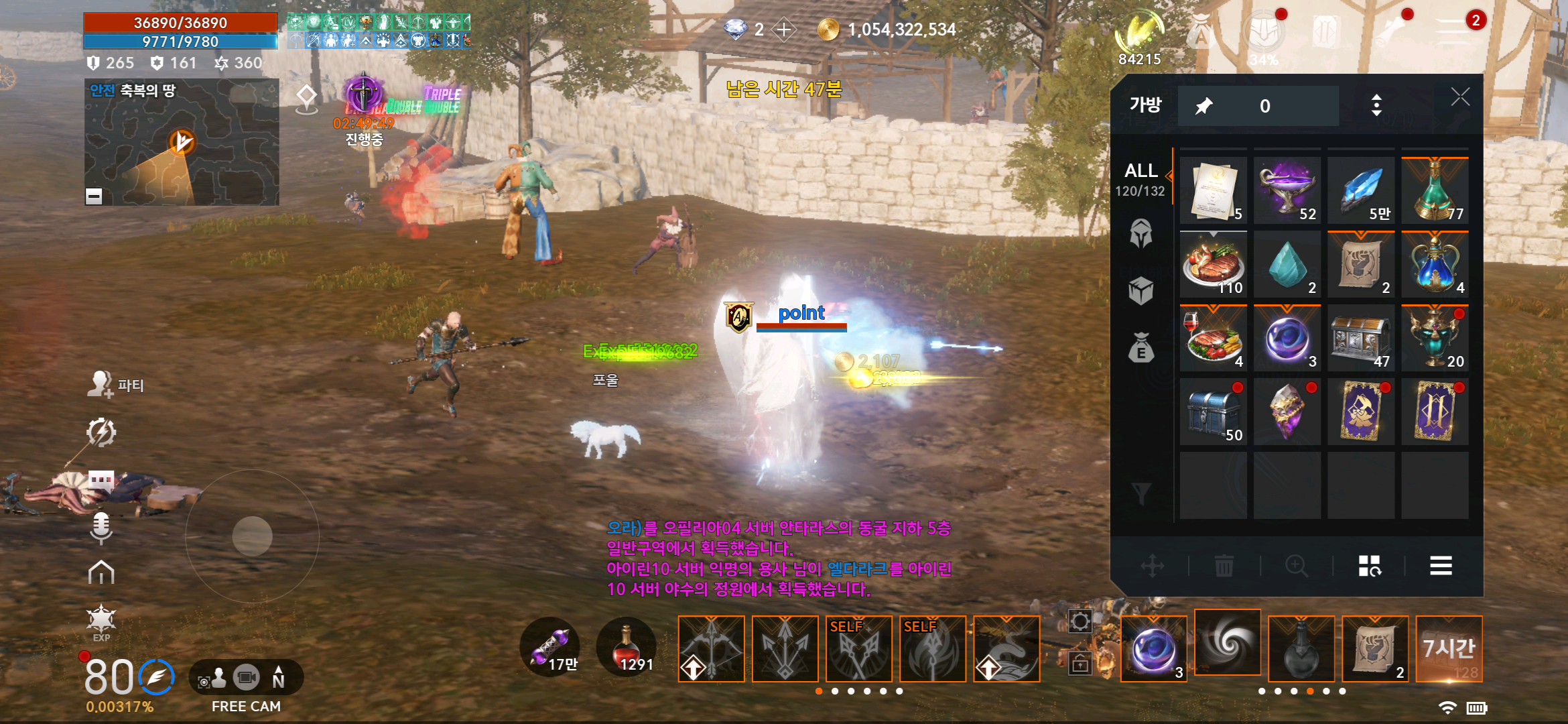Add diamonds with the plus button

(784, 29)
